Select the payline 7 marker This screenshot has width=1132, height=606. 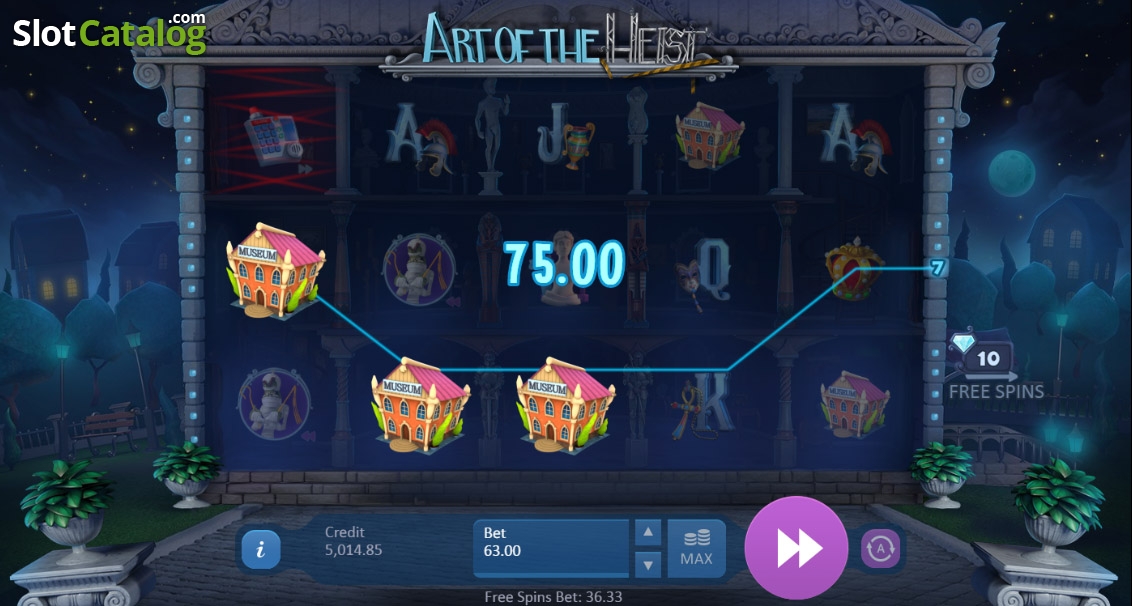point(937,268)
